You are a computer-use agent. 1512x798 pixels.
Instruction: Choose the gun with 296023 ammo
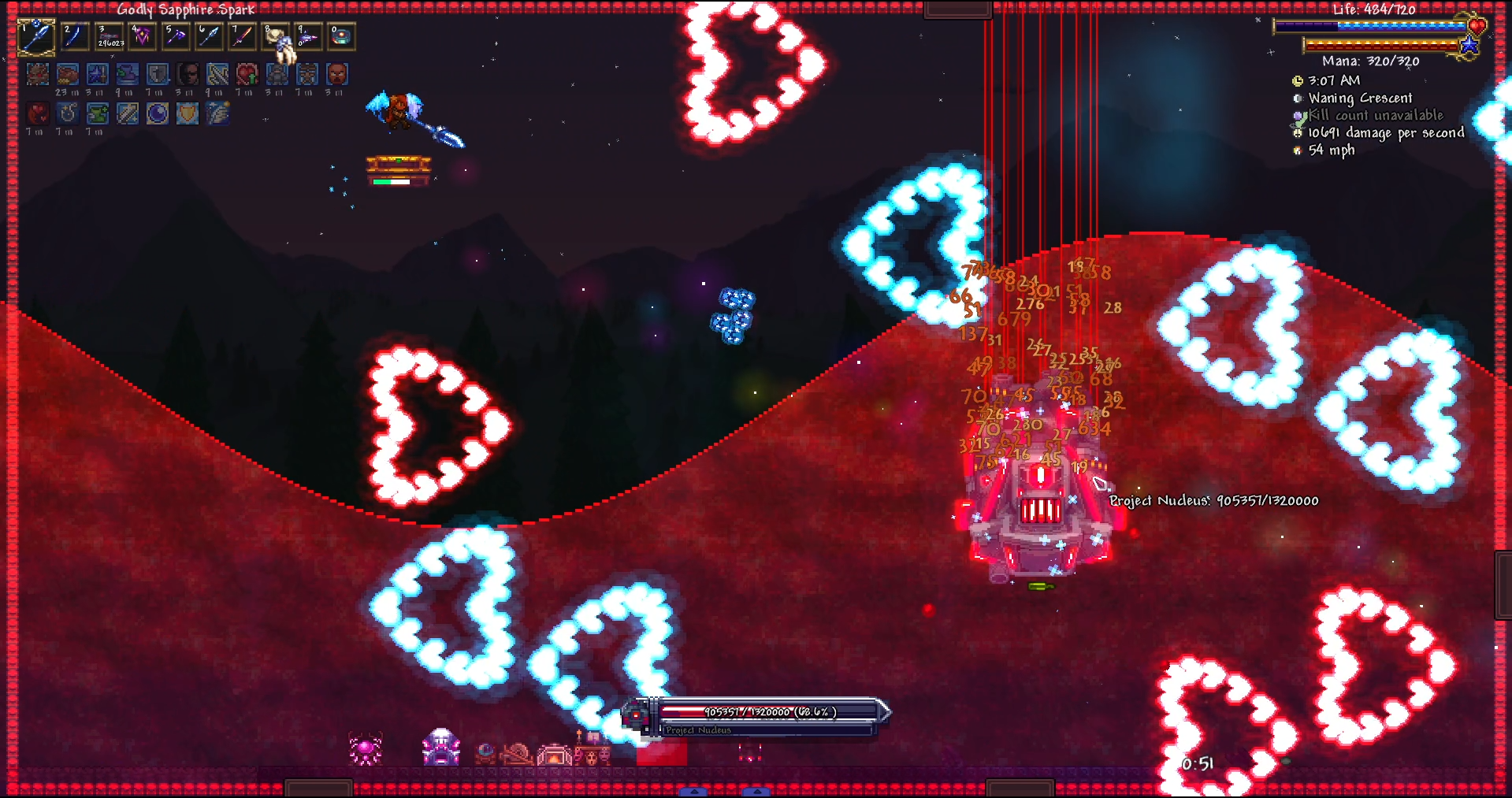point(110,37)
